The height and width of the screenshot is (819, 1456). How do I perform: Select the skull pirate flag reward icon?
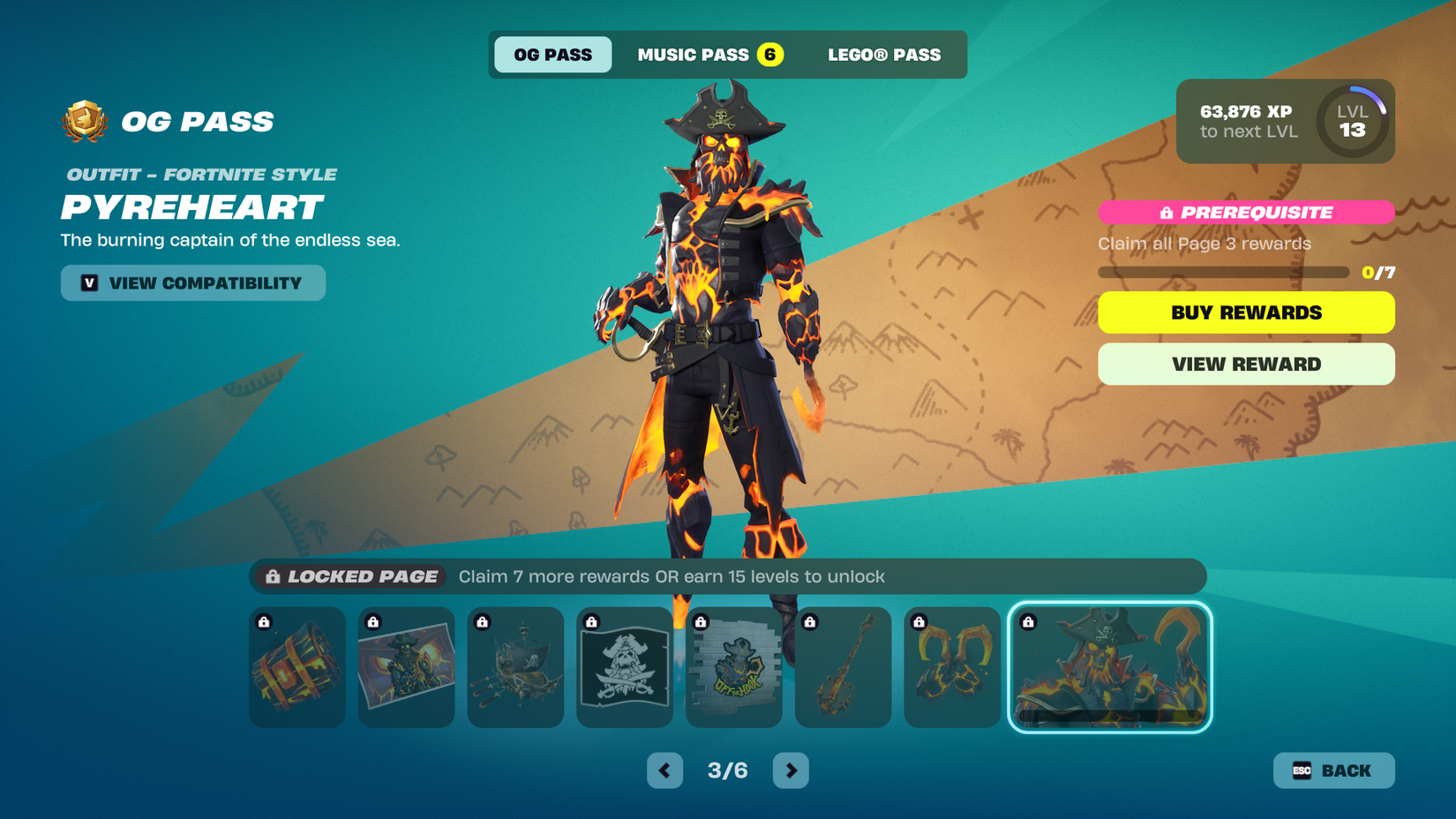(625, 668)
